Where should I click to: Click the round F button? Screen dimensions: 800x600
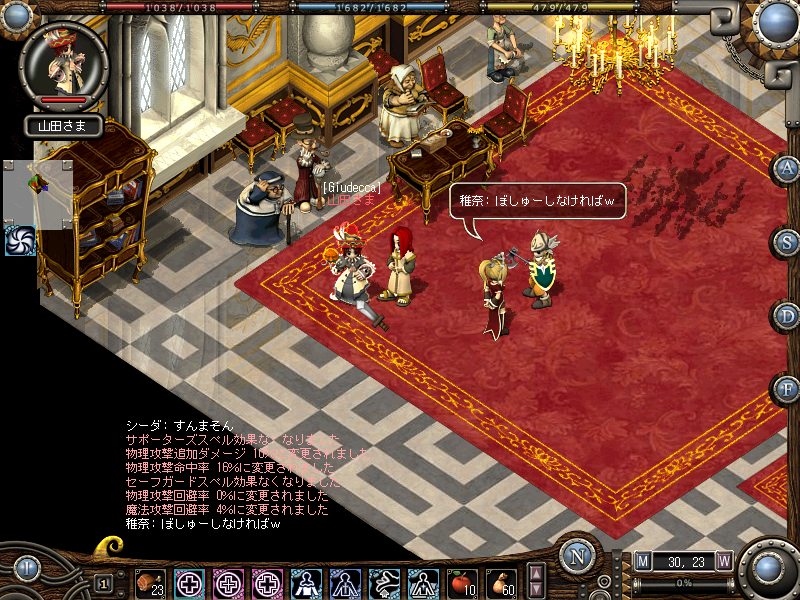pos(787,388)
